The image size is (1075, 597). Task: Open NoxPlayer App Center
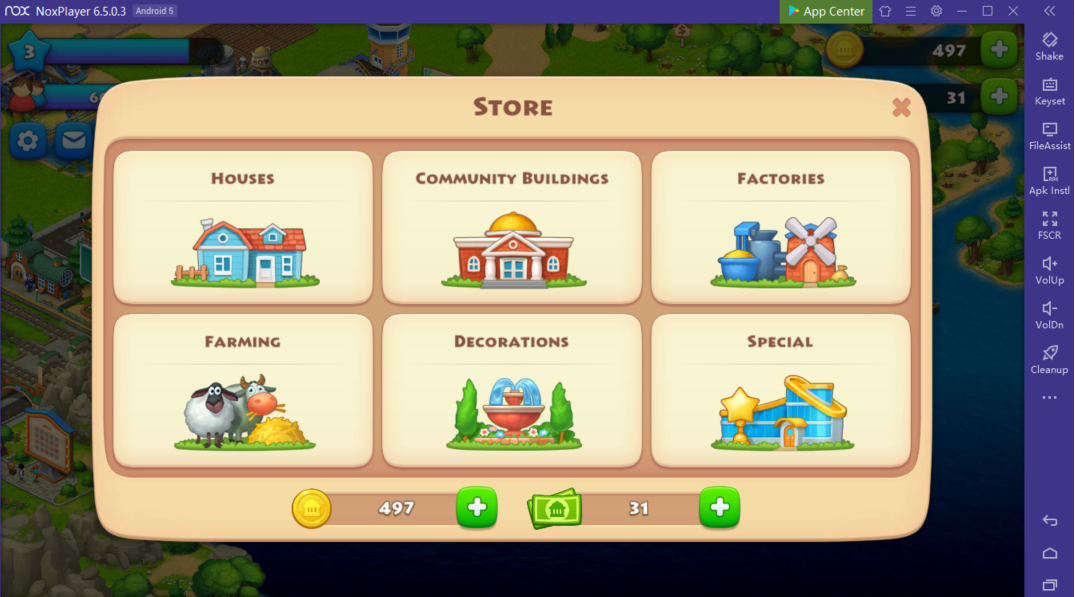826,11
